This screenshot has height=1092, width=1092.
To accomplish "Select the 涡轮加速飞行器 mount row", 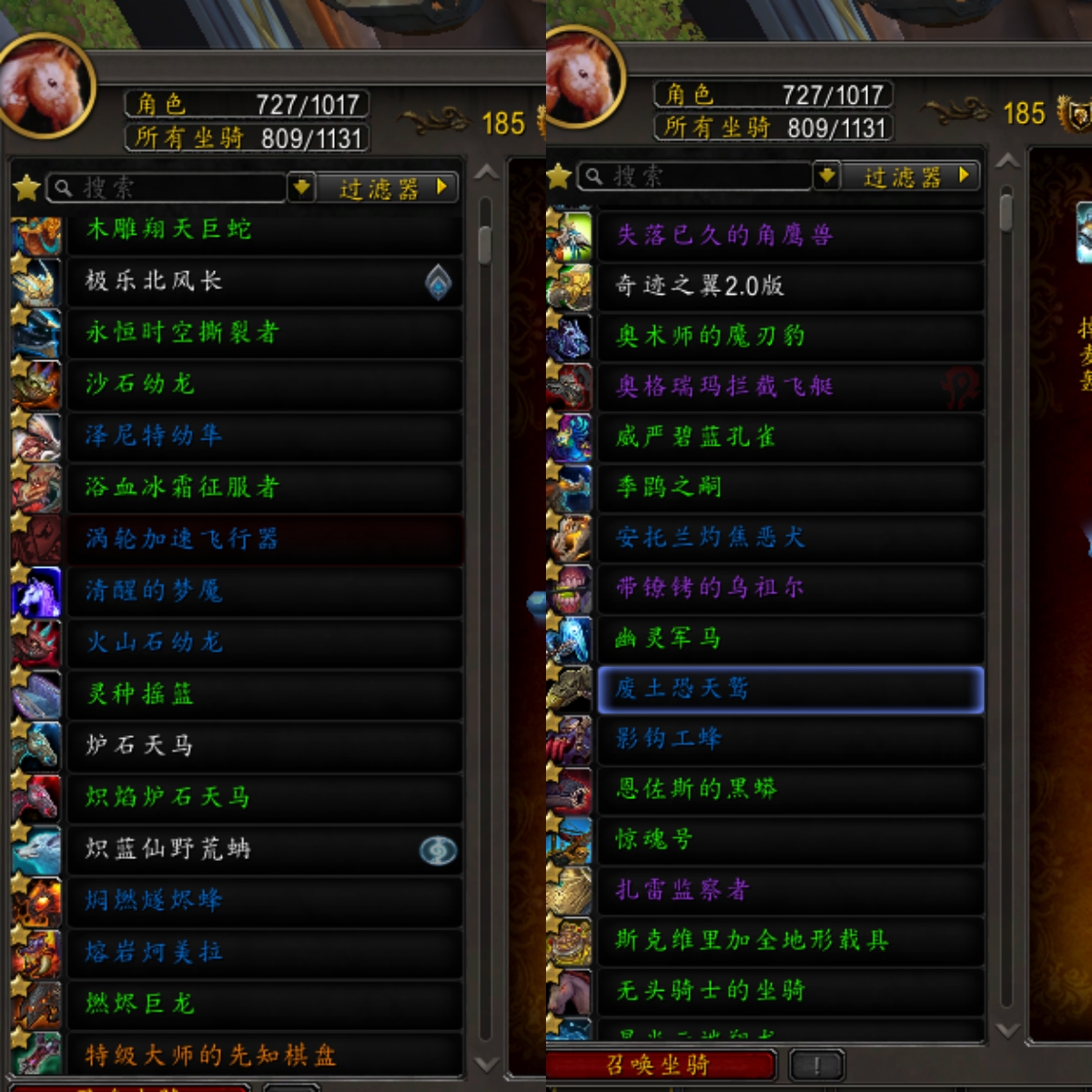I will (x=264, y=540).
